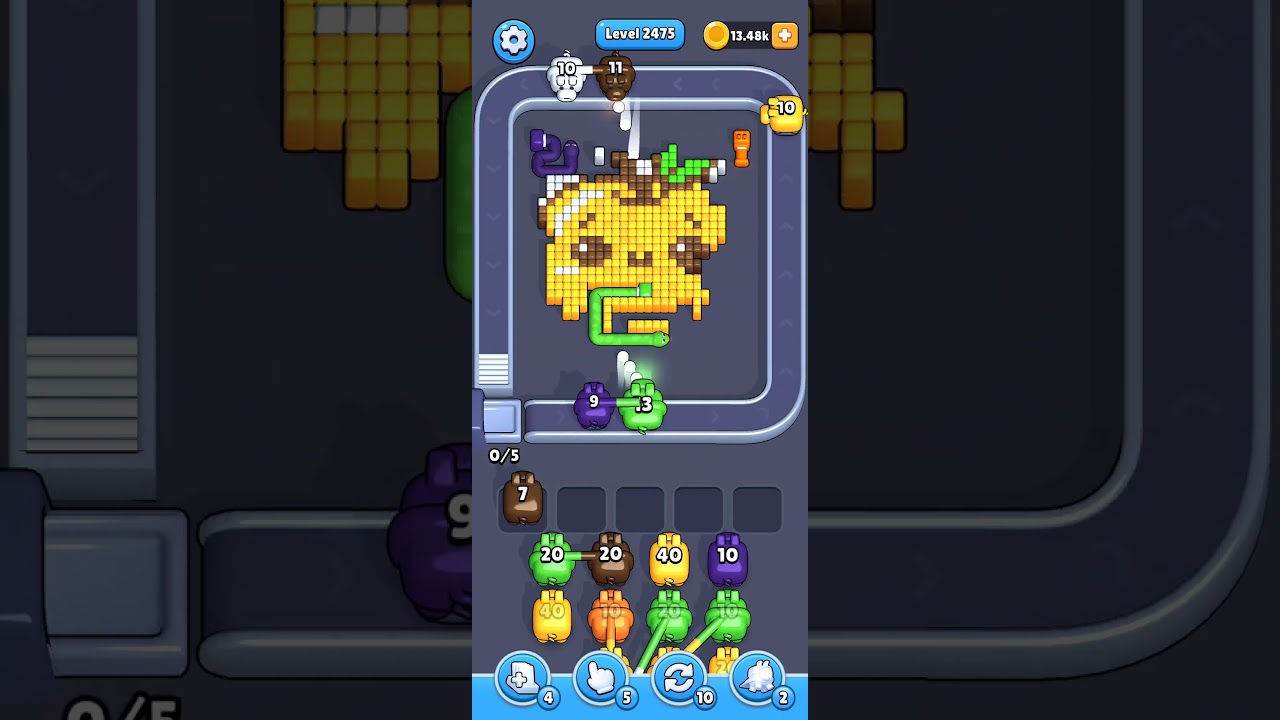Select the white worm labeled 10
The width and height of the screenshot is (1280, 720).
566,78
